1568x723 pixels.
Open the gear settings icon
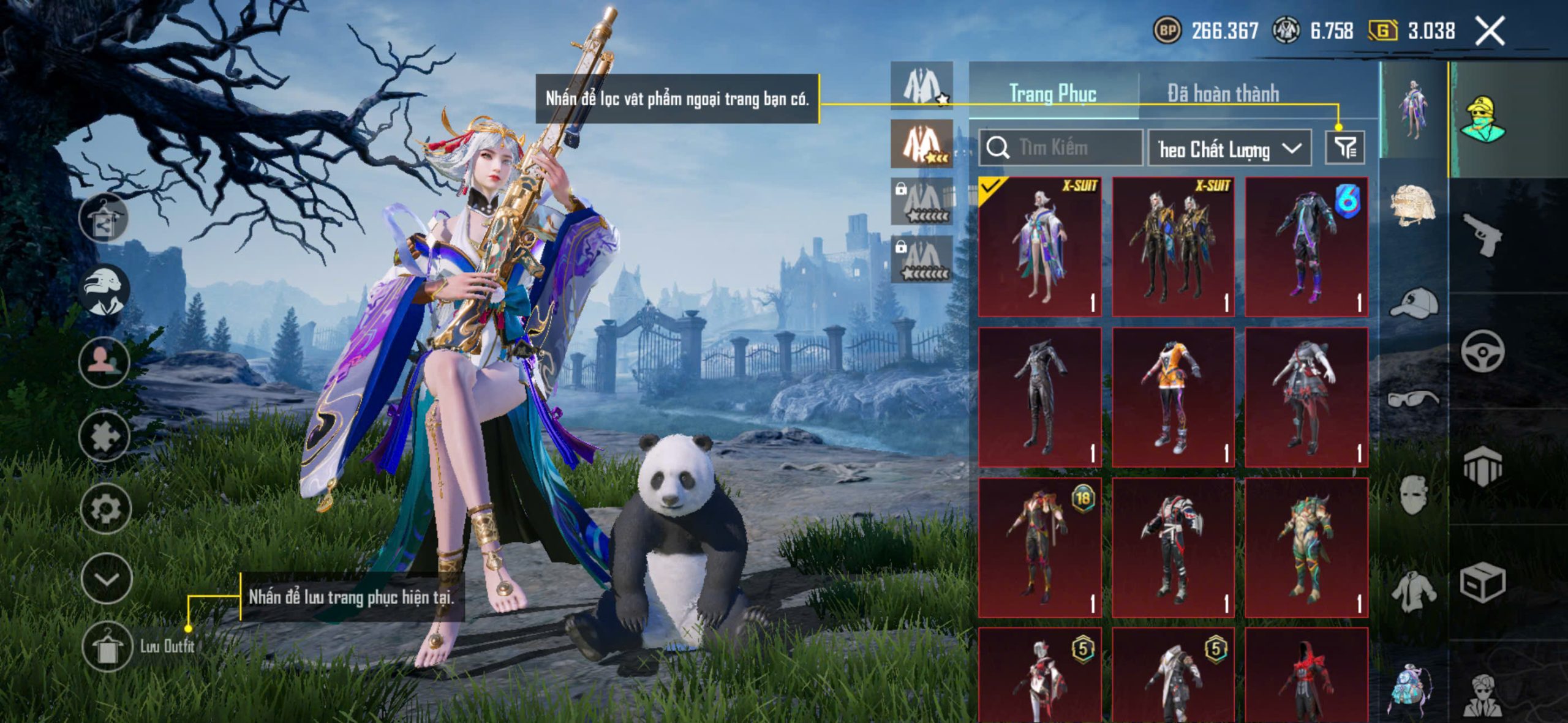pyautogui.click(x=105, y=508)
